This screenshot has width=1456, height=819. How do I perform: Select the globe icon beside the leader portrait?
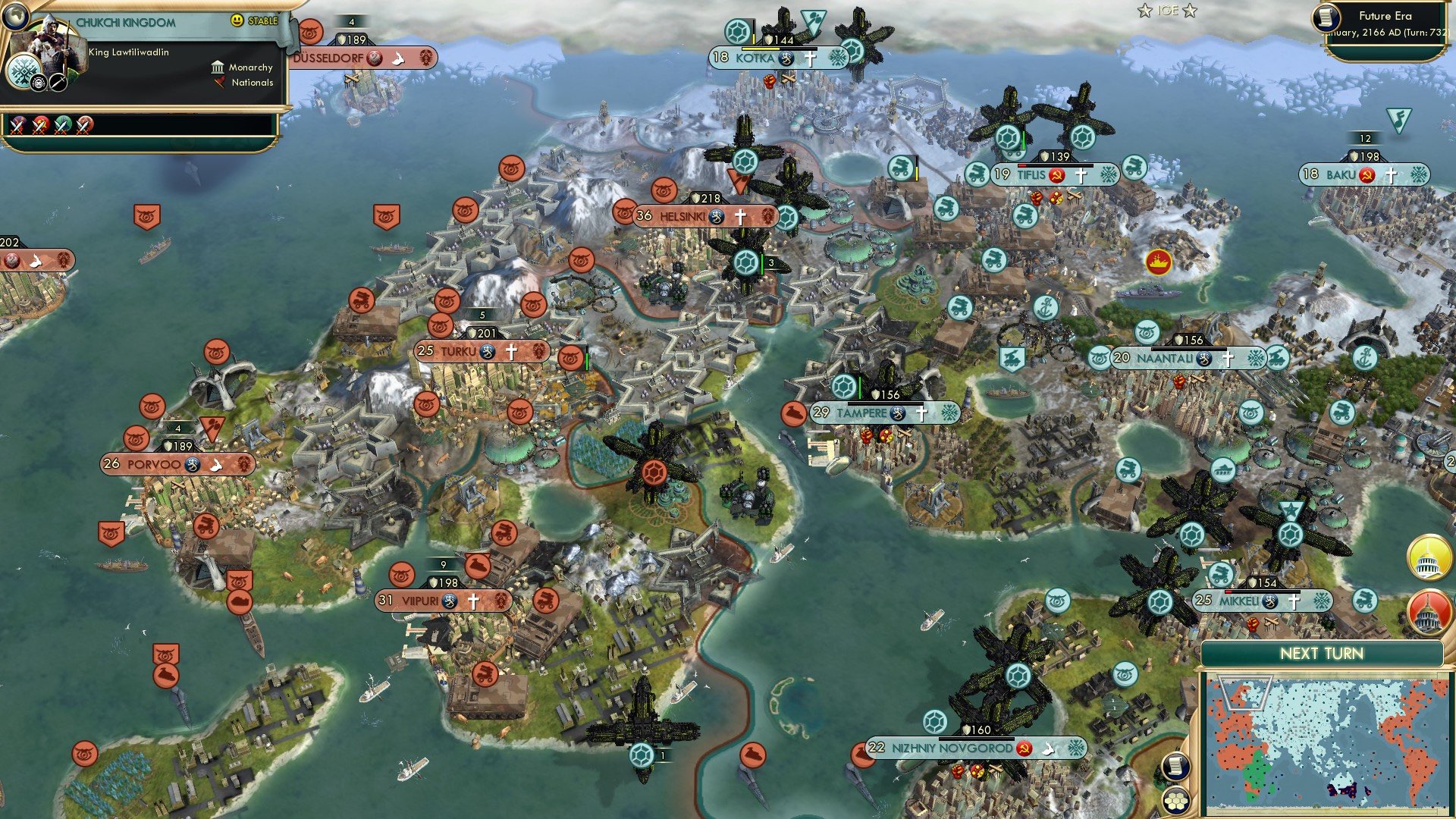tap(16, 17)
